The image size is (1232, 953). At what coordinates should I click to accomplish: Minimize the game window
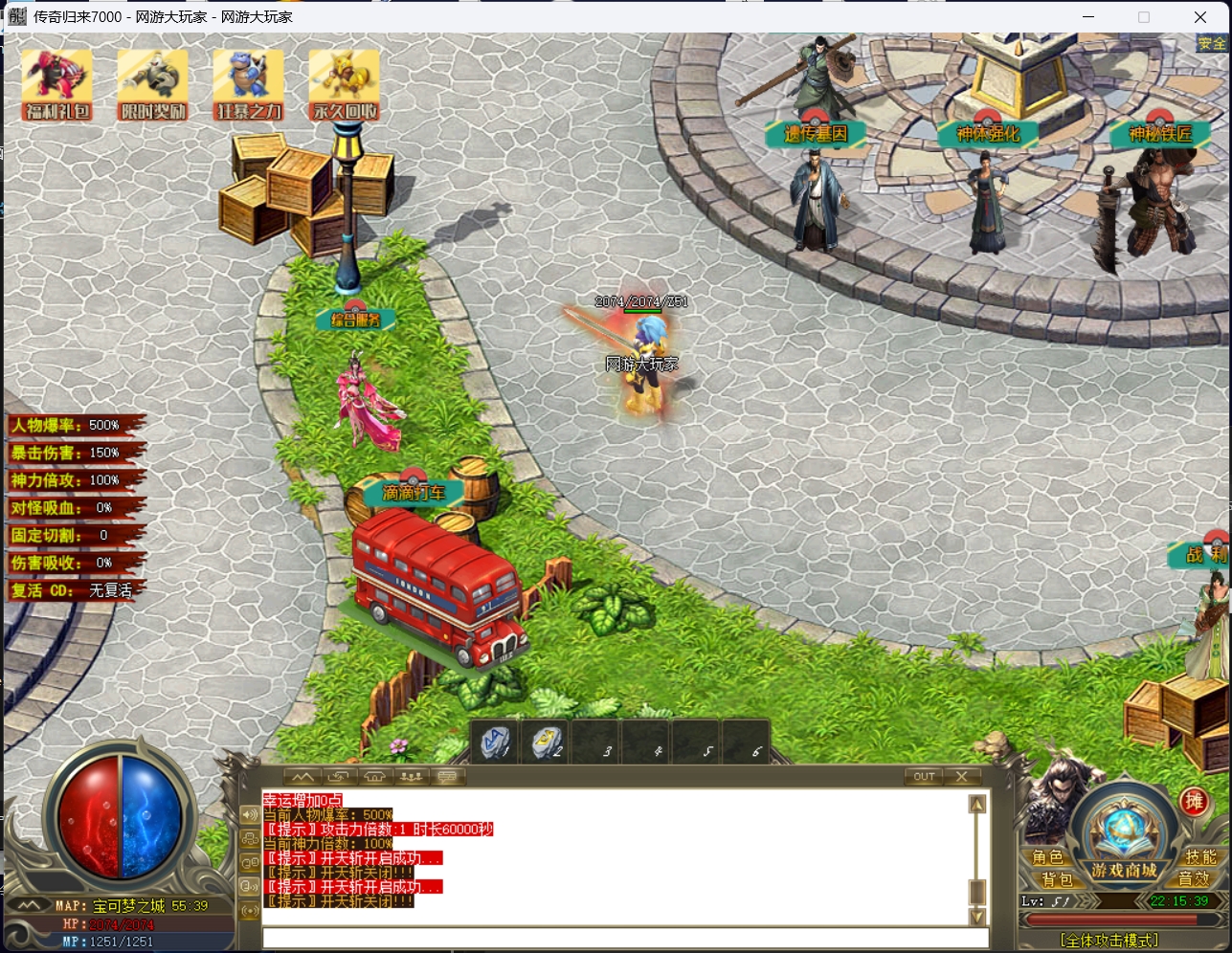click(x=1088, y=16)
